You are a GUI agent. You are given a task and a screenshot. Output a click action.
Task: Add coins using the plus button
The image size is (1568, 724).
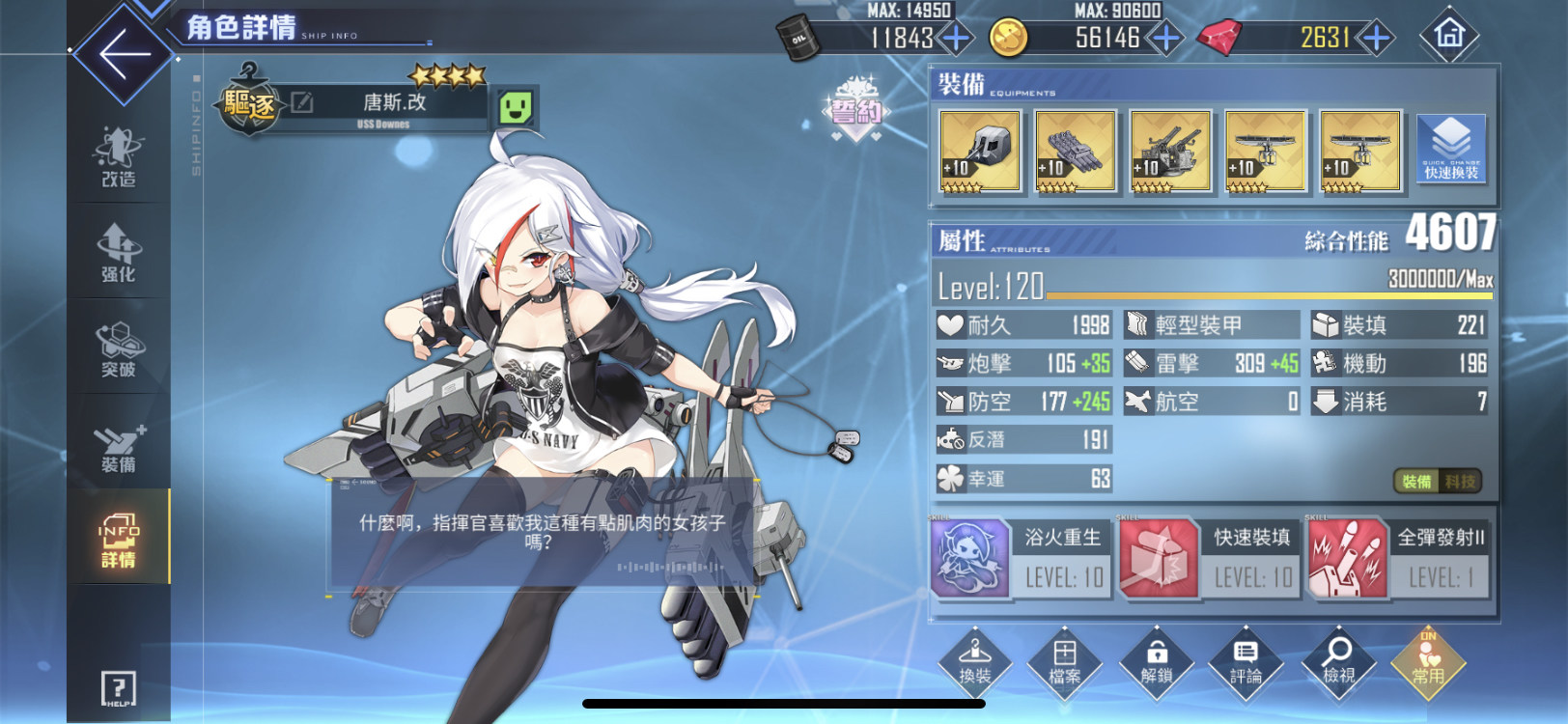1165,39
